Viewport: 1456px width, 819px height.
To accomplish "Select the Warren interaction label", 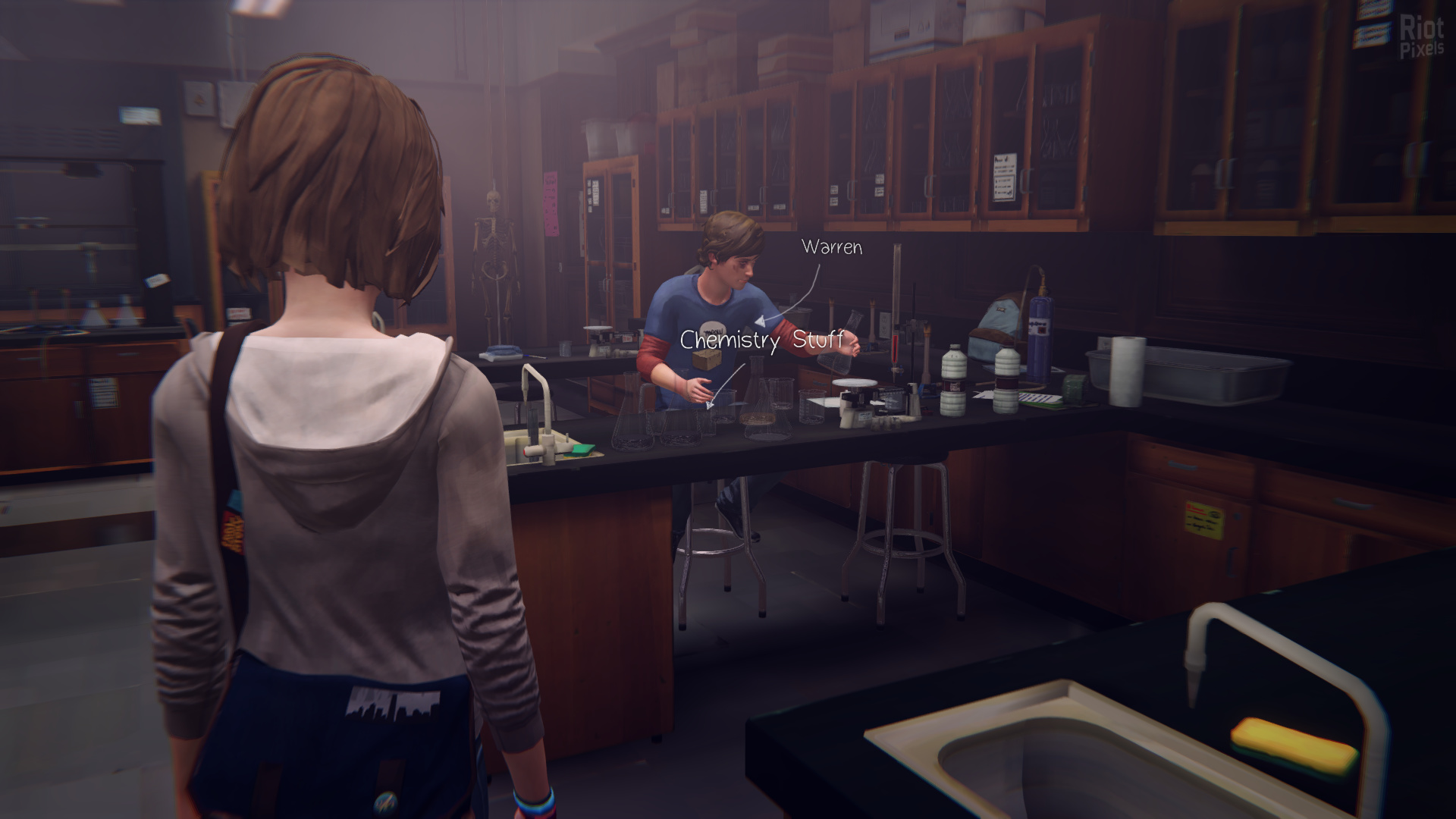I will pos(832,247).
